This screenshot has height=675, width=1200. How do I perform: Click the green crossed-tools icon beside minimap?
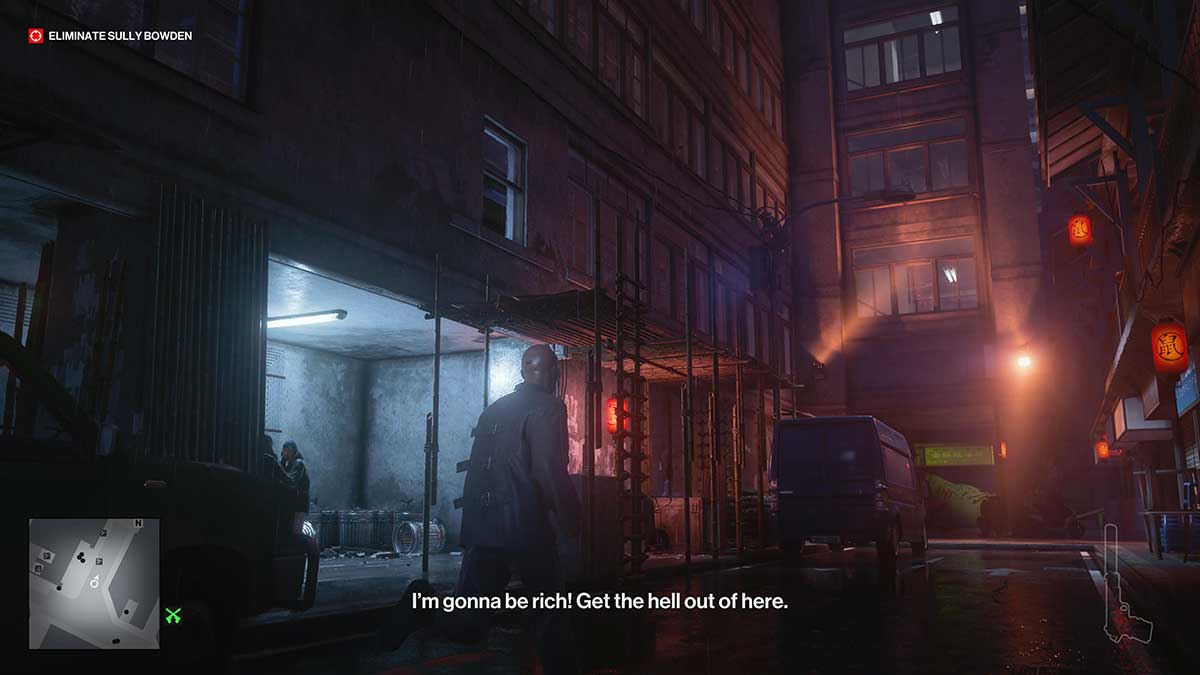(x=173, y=615)
